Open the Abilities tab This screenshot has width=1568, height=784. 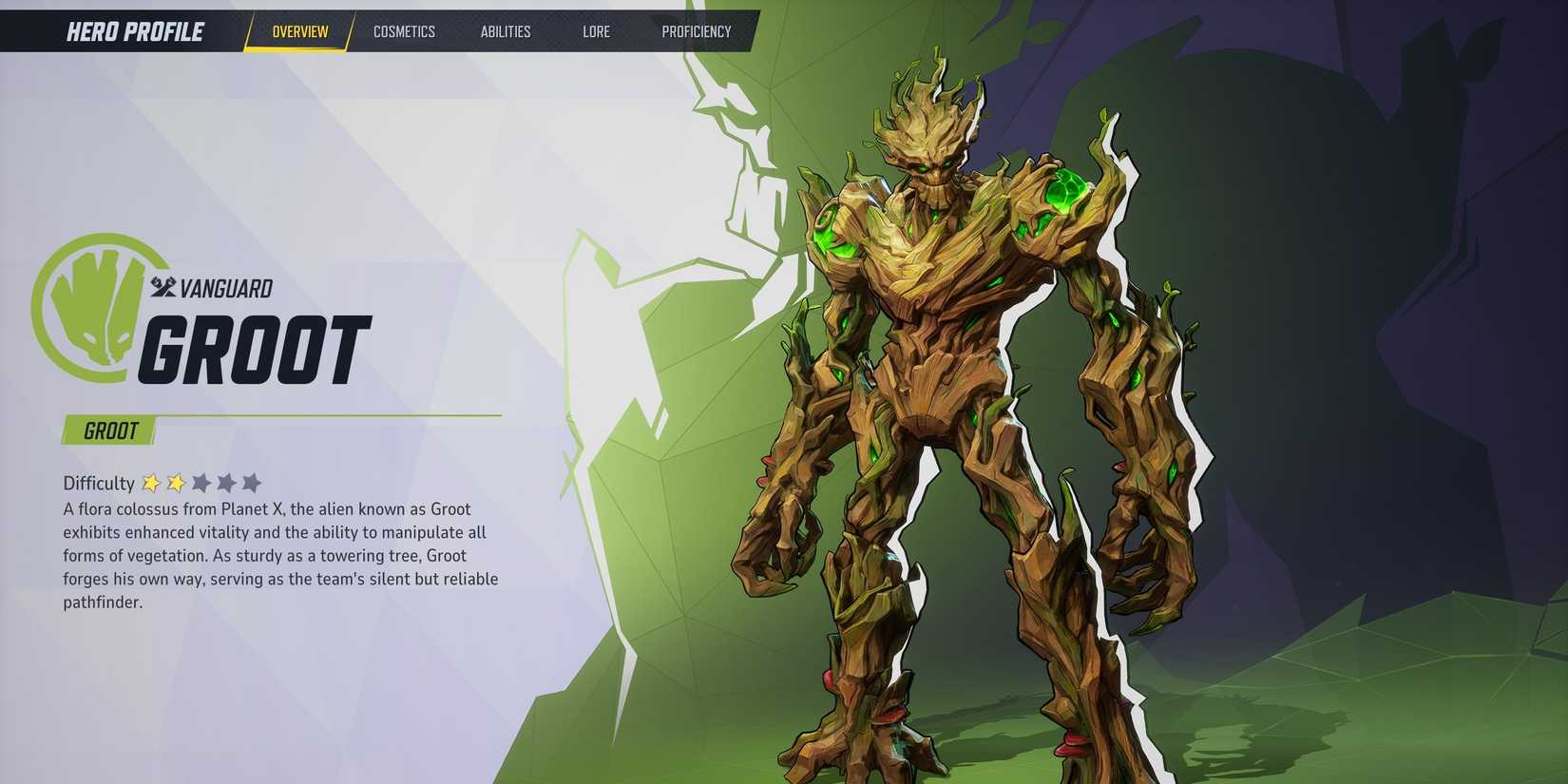[x=505, y=30]
